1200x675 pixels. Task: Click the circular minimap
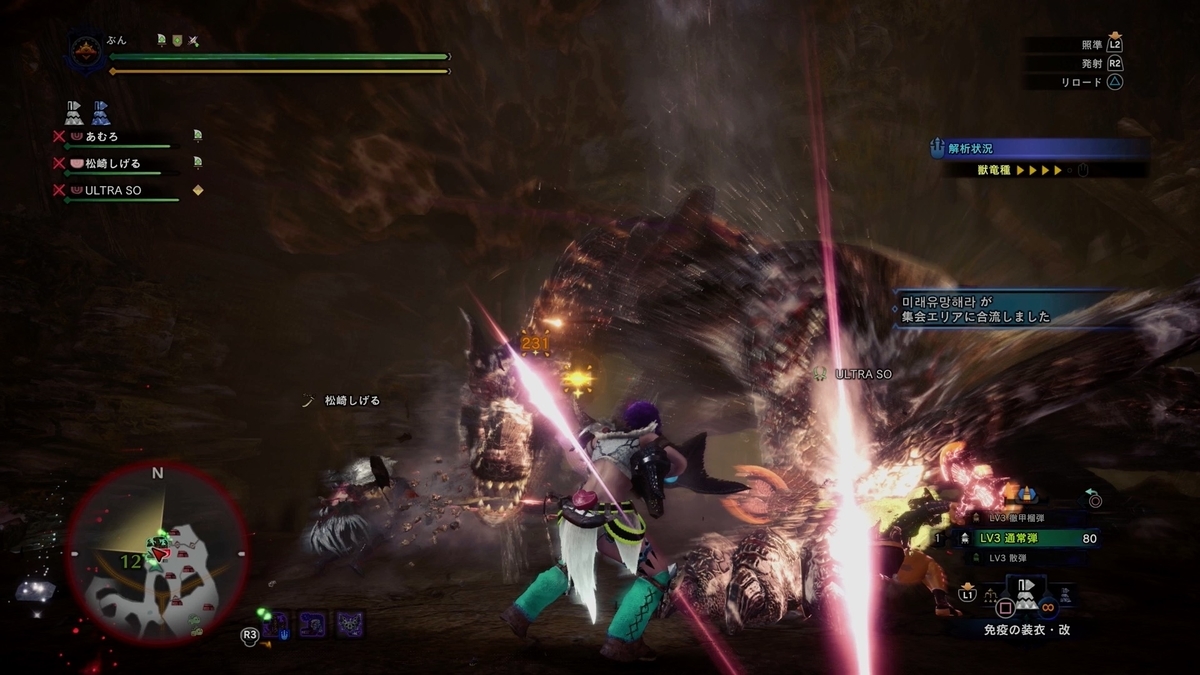coord(158,552)
